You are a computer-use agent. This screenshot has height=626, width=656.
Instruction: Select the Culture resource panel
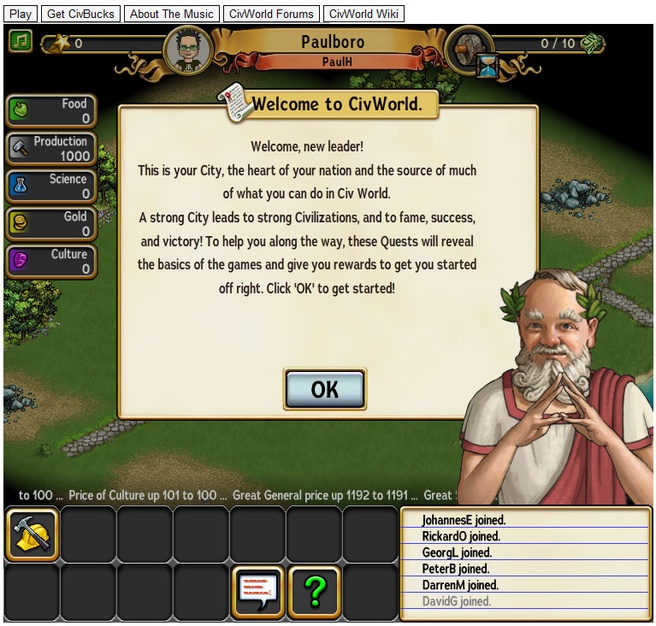[51, 261]
